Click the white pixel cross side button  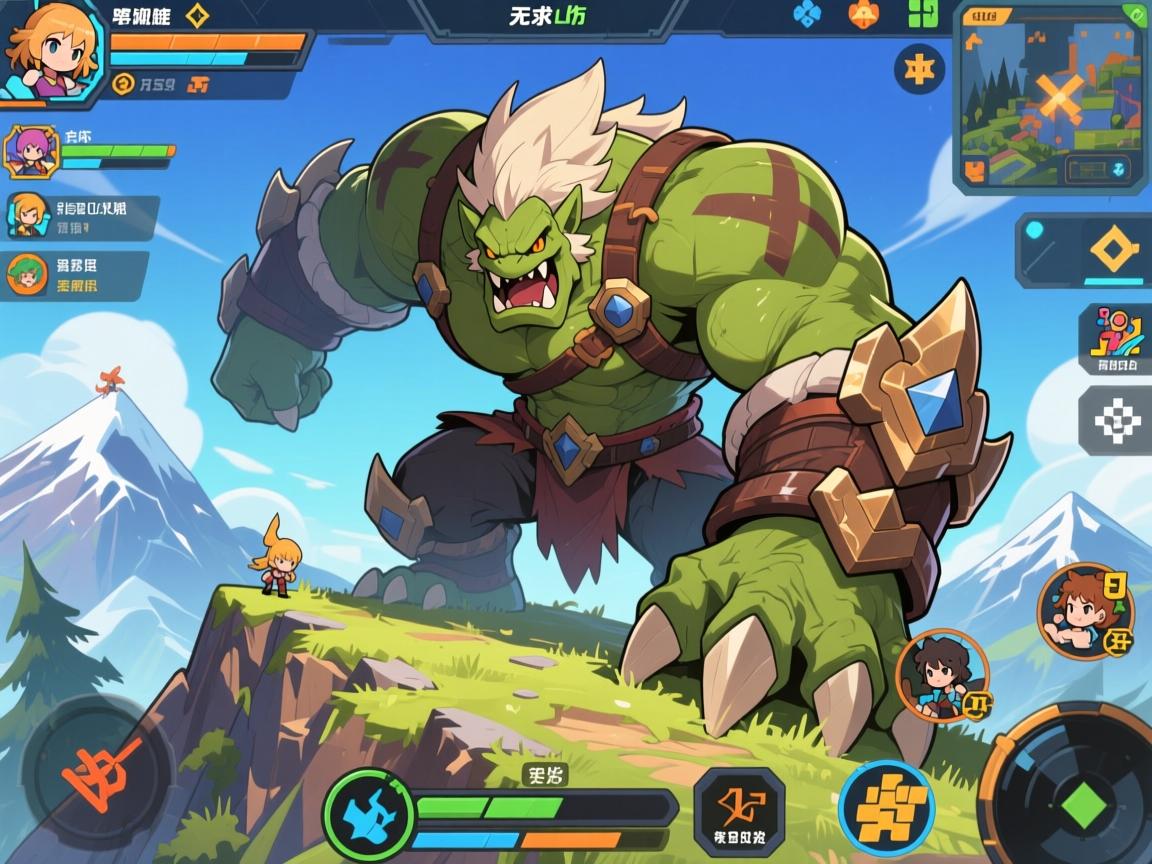click(x=1116, y=421)
